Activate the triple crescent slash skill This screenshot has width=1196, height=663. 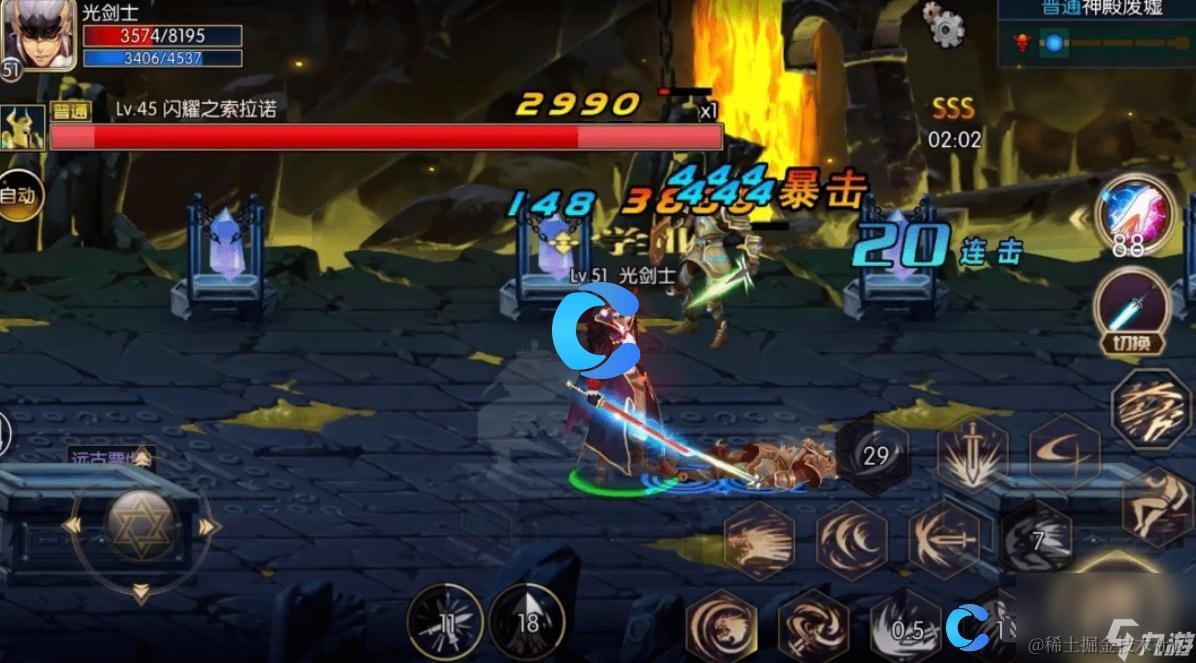(x=851, y=541)
